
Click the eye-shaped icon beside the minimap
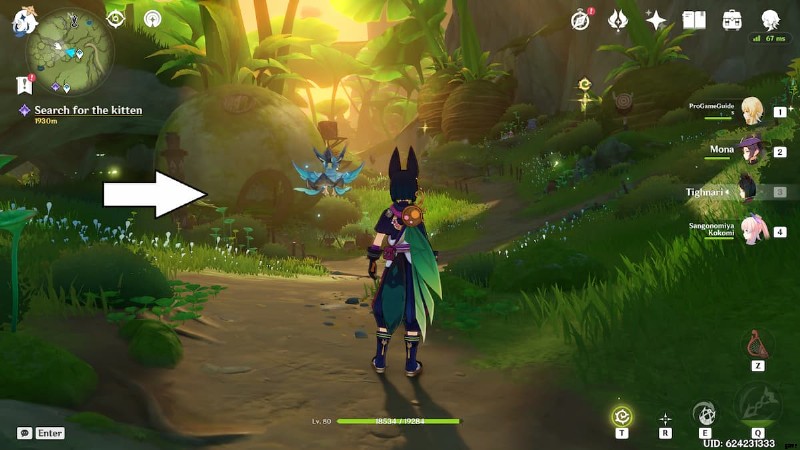point(115,17)
